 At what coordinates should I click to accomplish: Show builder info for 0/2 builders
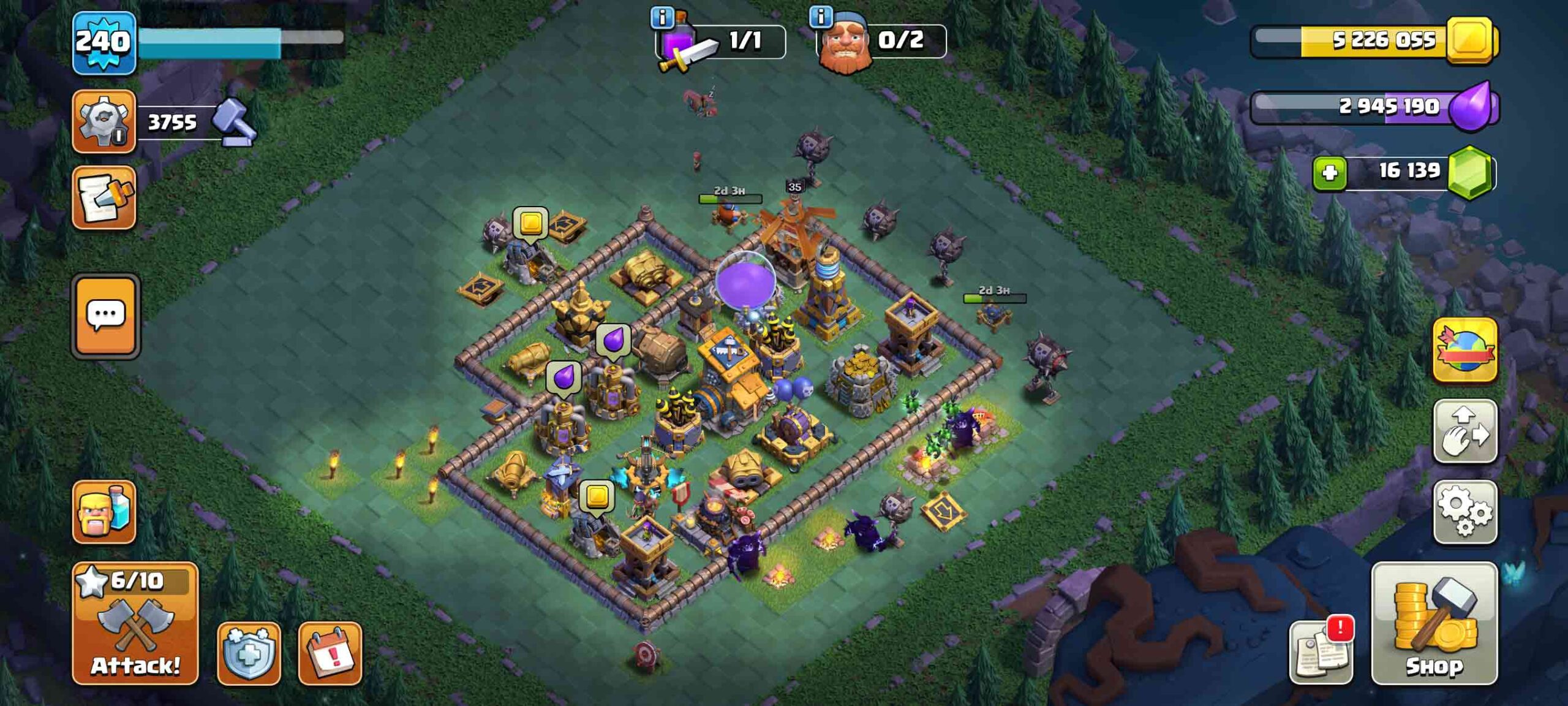click(x=821, y=17)
